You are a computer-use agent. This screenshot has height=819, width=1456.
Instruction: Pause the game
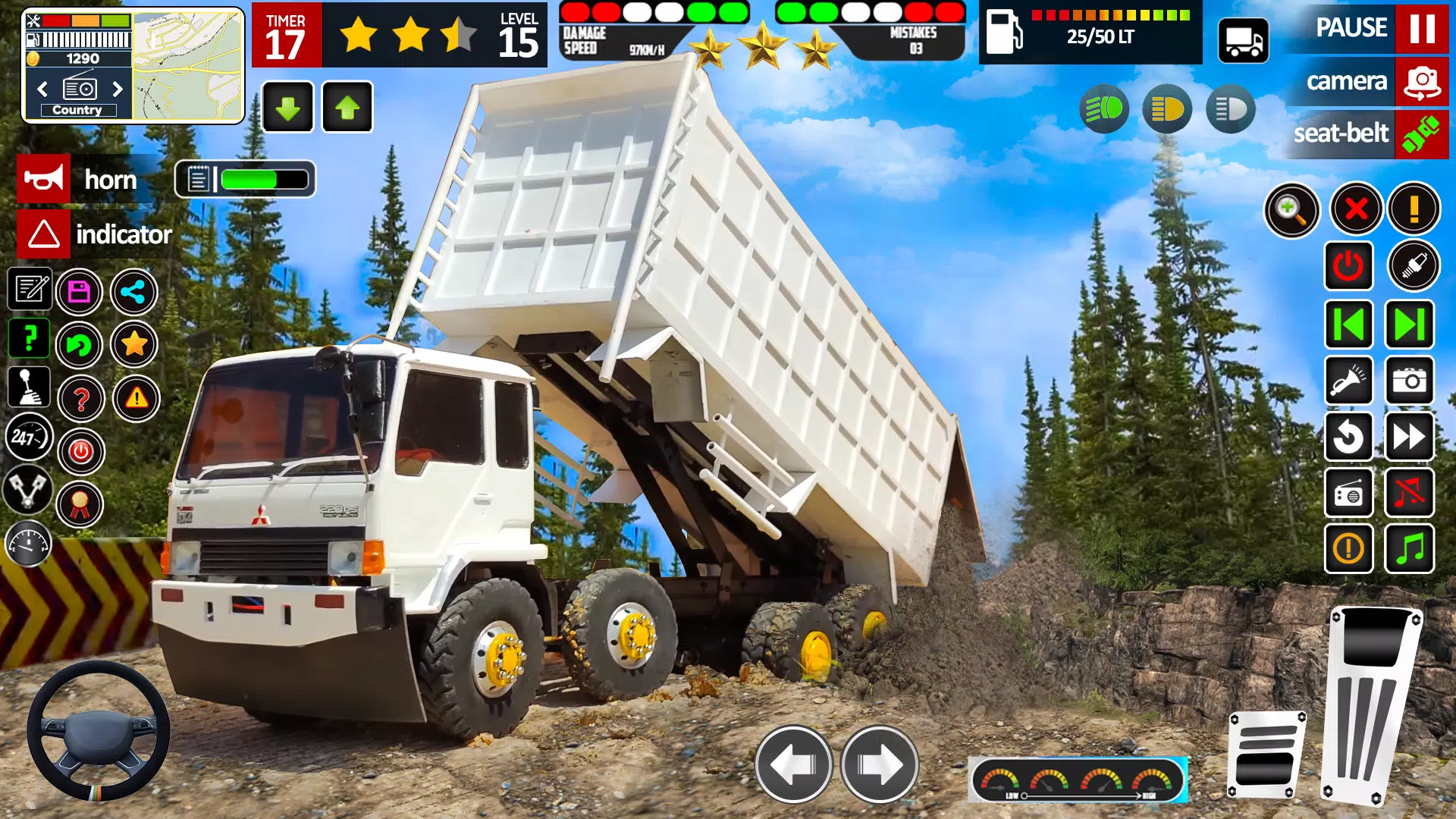[1421, 28]
